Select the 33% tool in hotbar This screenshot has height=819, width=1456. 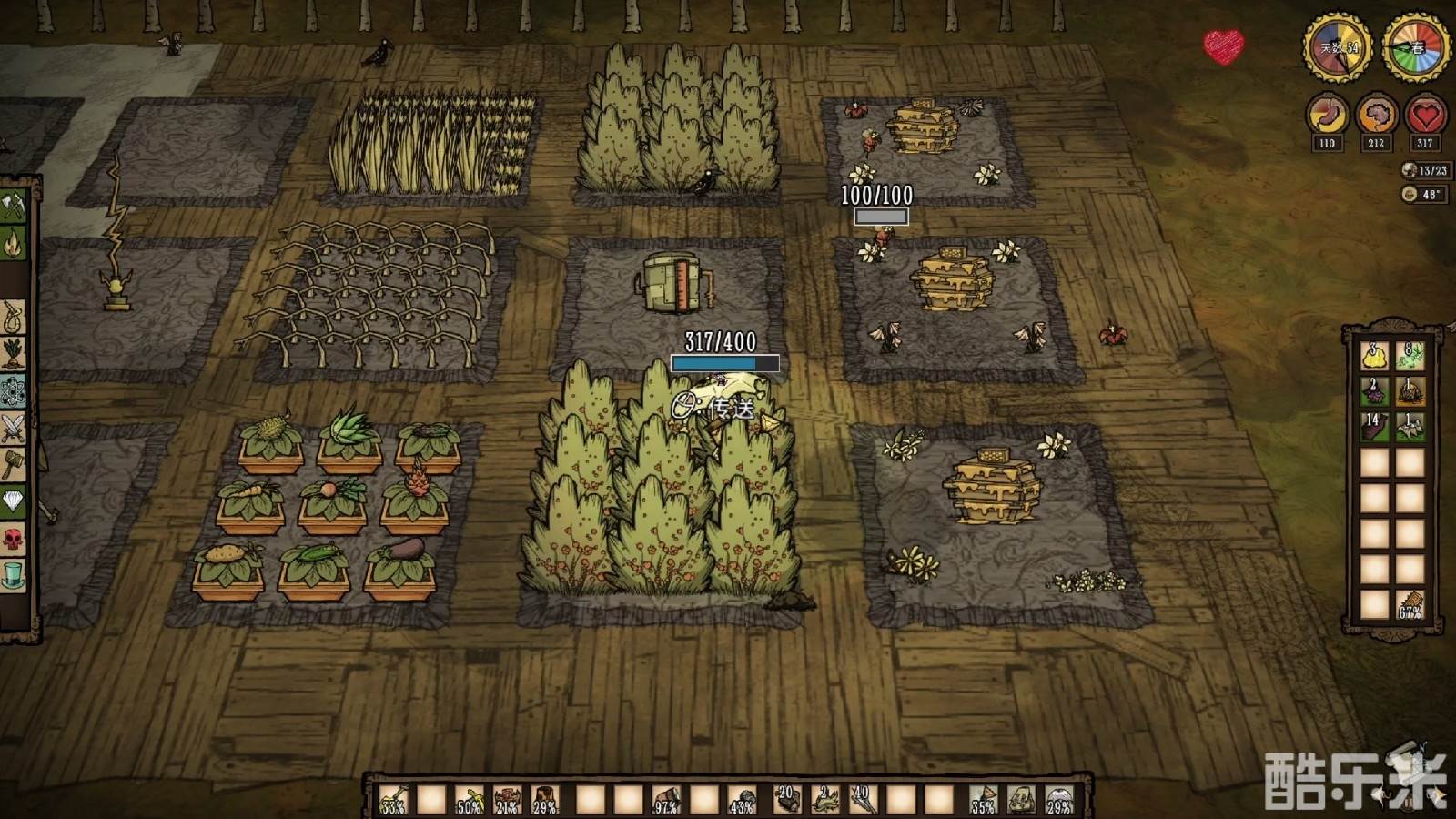394,800
